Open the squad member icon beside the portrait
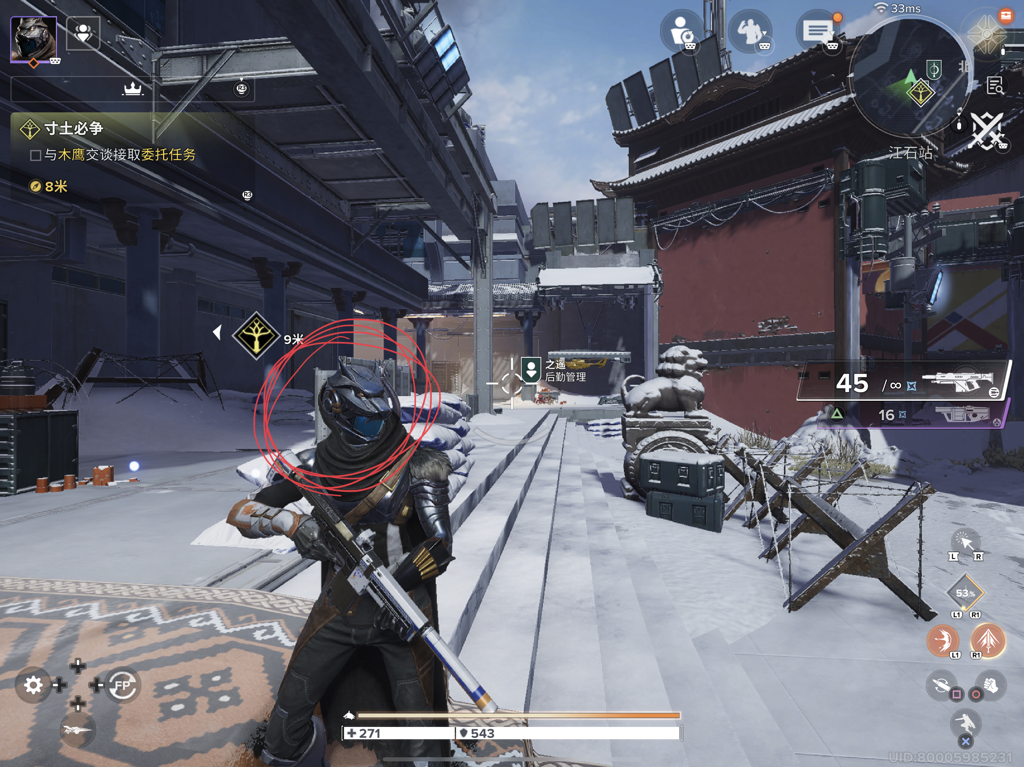1024x767 pixels. click(83, 34)
